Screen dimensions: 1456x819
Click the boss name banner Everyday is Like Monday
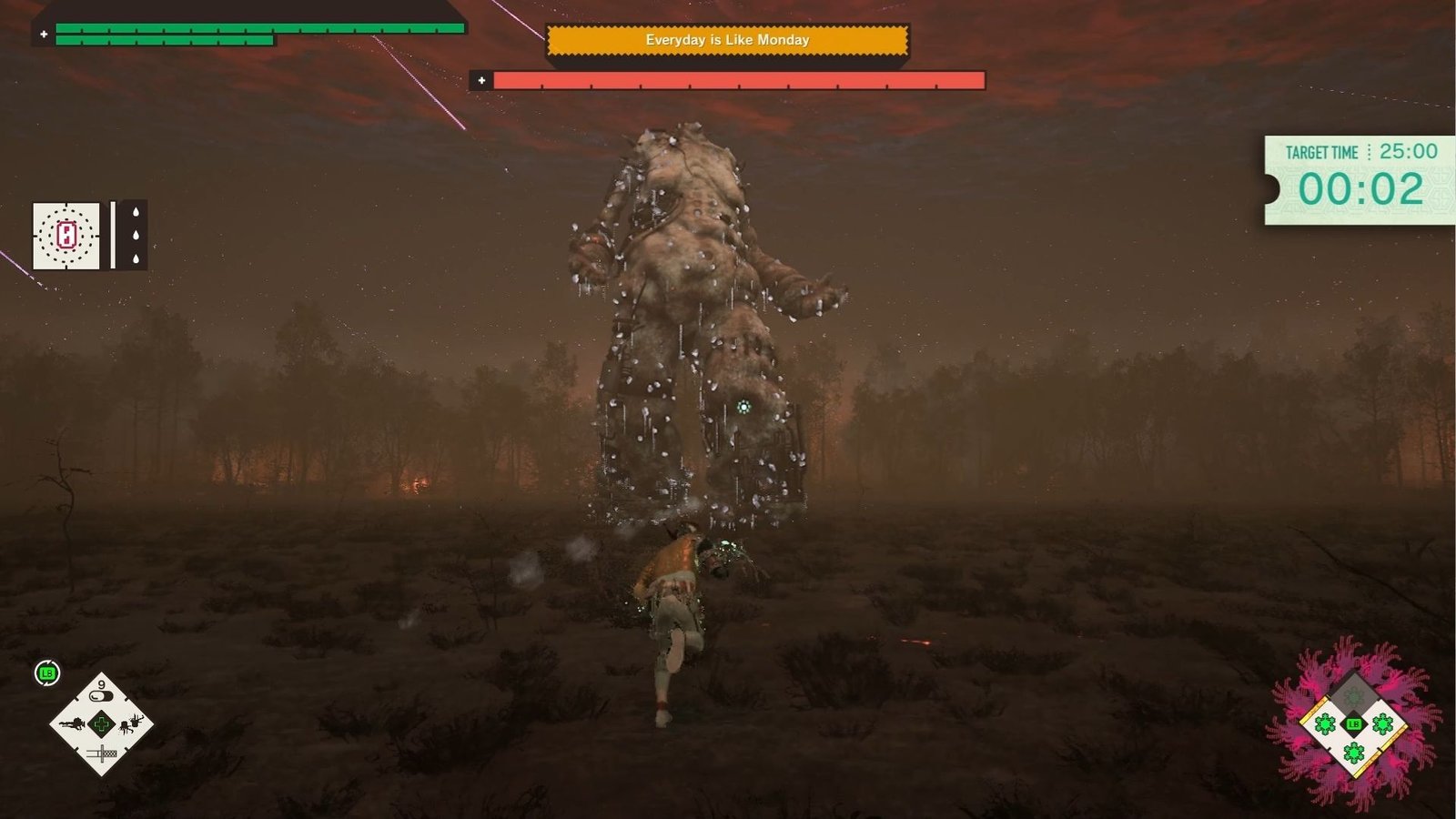point(727,40)
